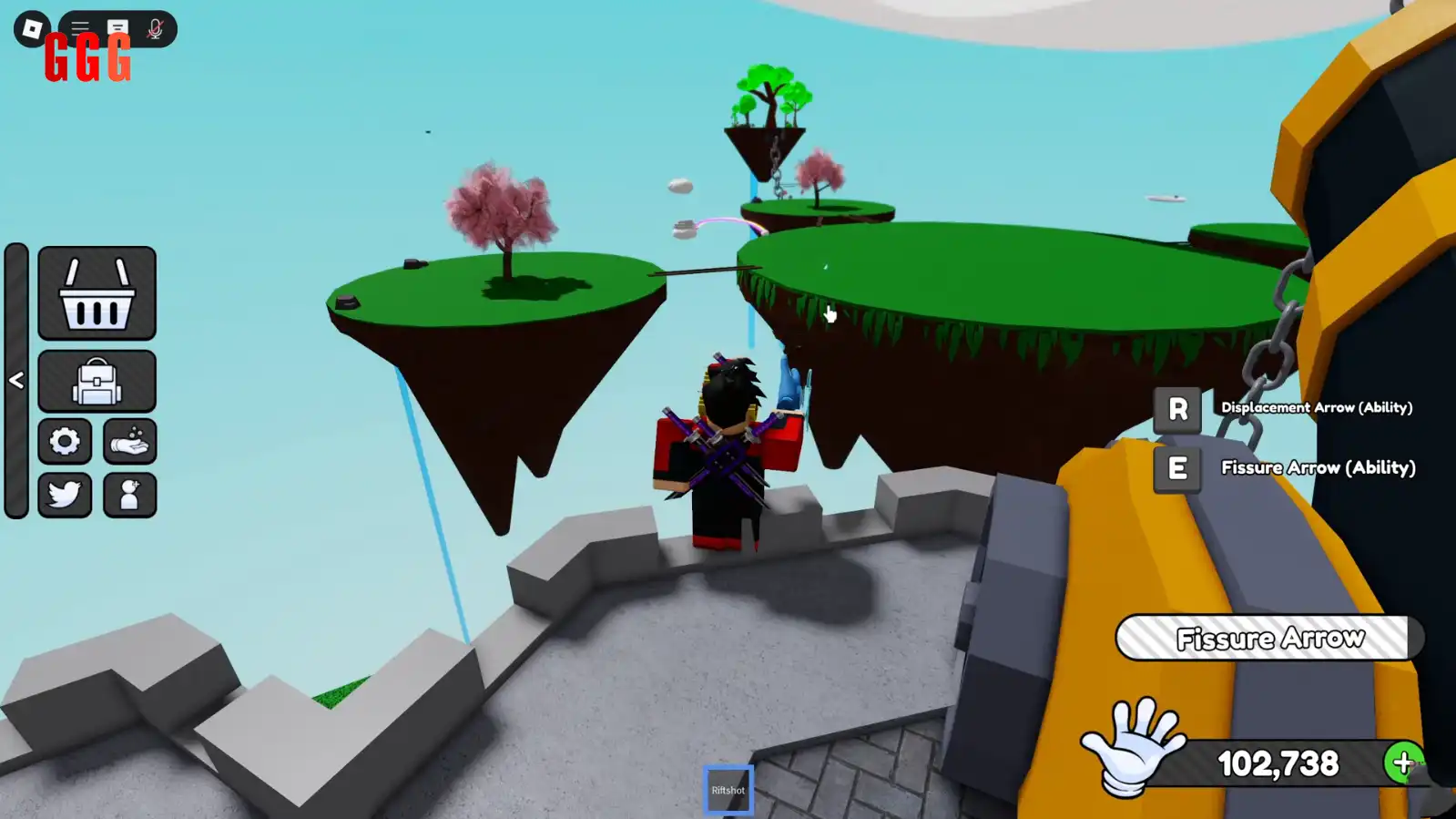The height and width of the screenshot is (819, 1456).
Task: Open the Roblox chat window
Action: (x=117, y=28)
